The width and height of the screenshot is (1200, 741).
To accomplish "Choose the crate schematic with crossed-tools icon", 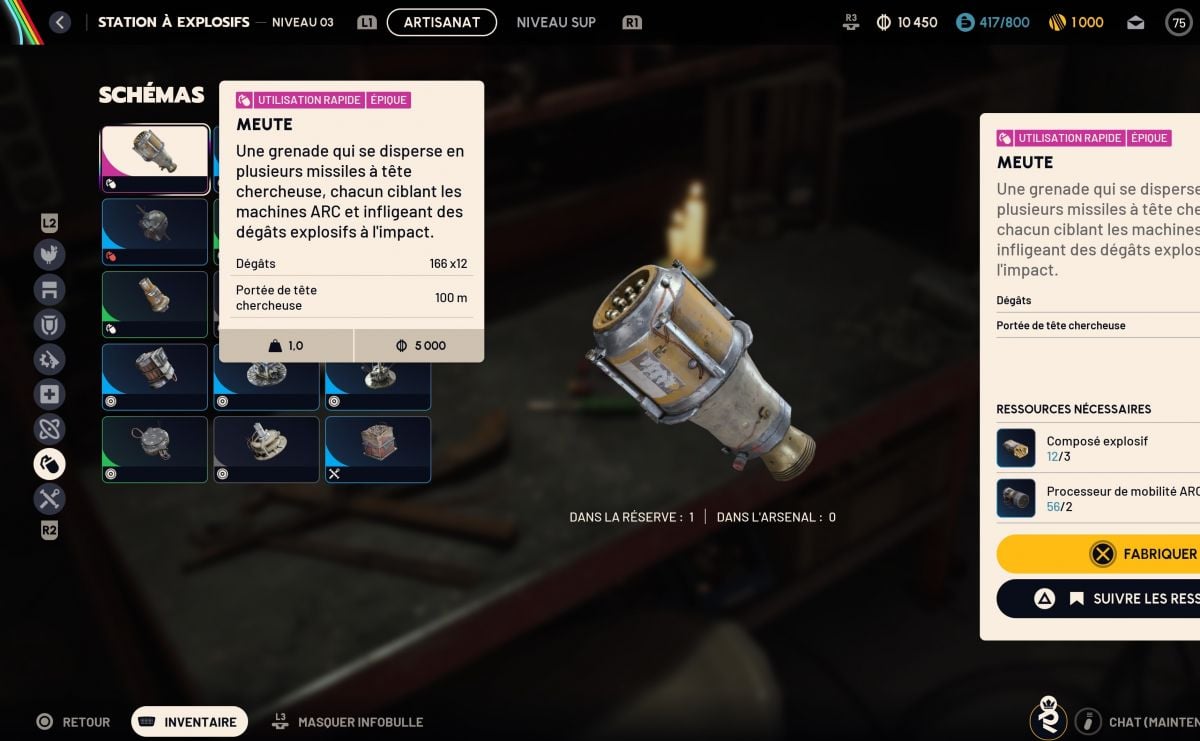I will pyautogui.click(x=377, y=449).
